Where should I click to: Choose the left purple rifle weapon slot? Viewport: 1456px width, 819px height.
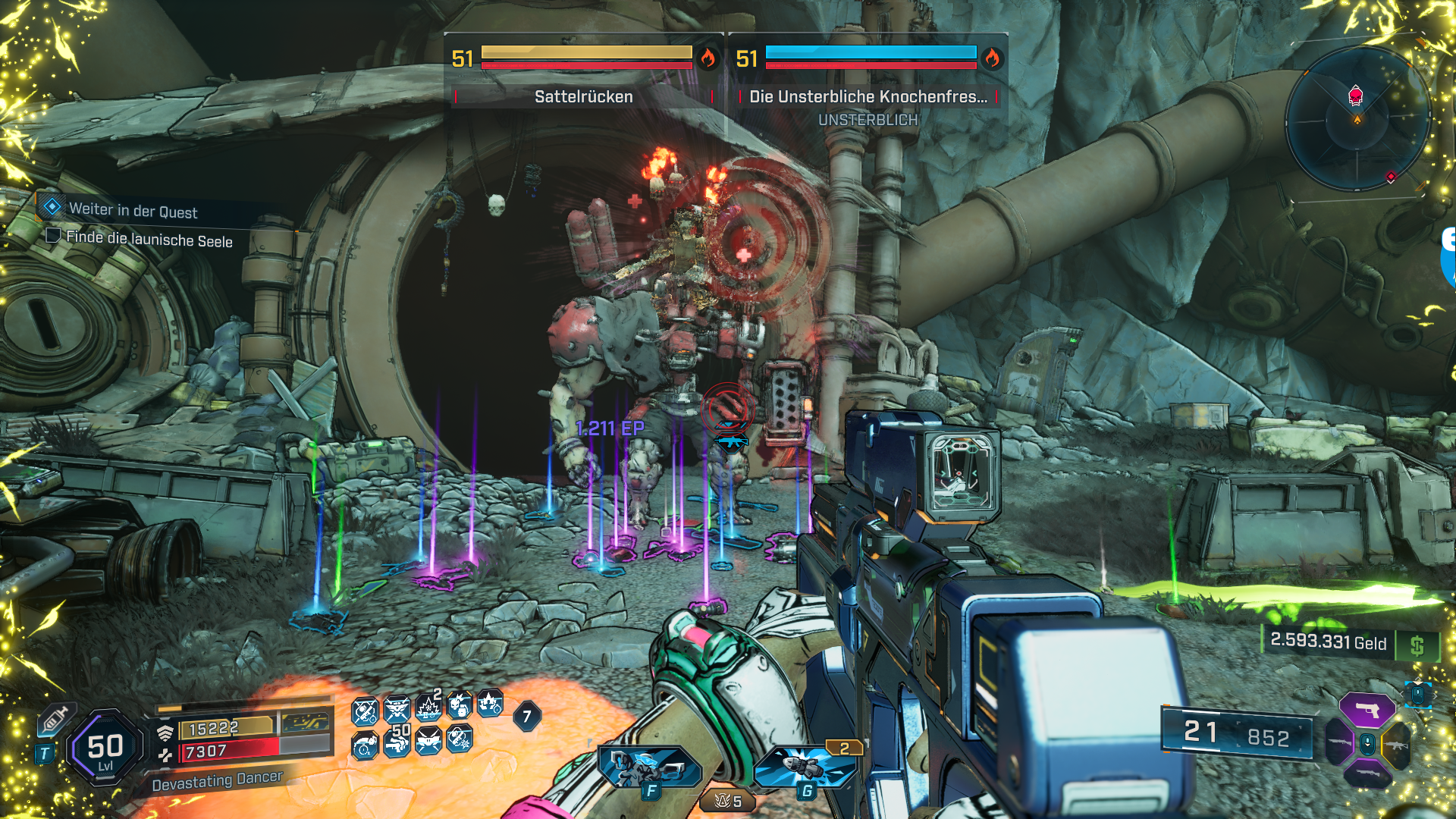[1339, 743]
